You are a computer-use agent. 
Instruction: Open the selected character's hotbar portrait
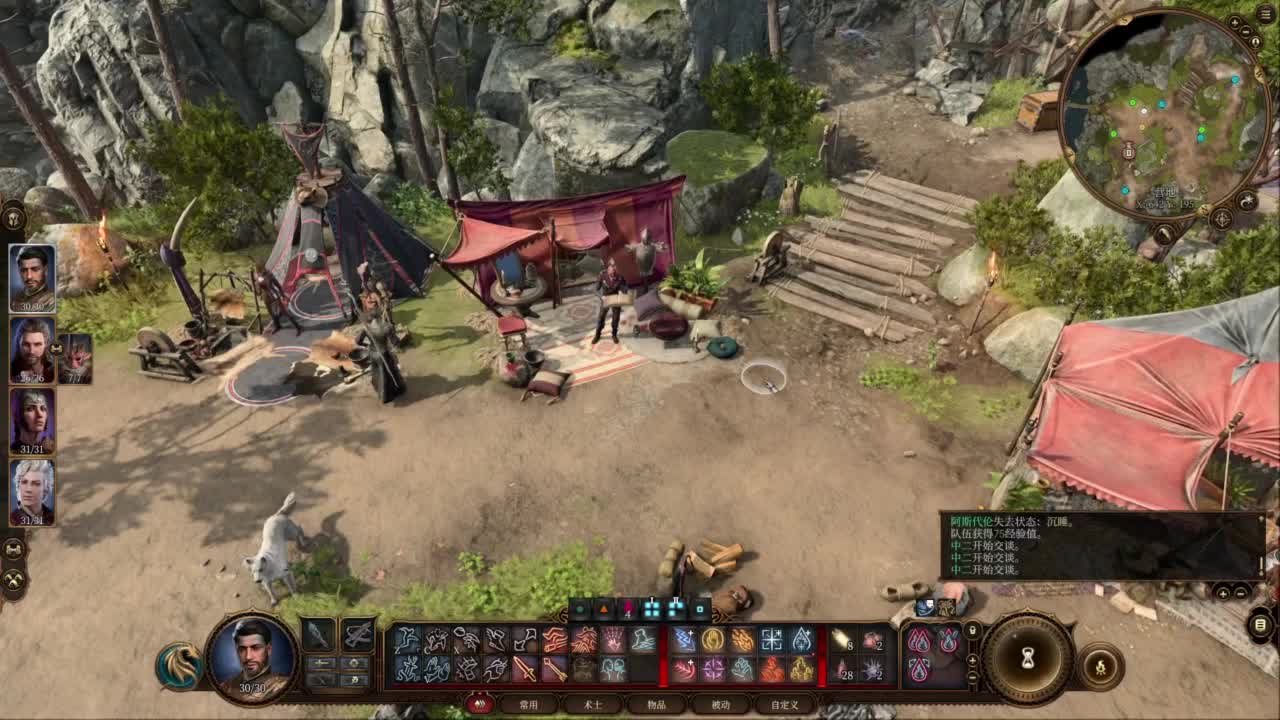(252, 657)
